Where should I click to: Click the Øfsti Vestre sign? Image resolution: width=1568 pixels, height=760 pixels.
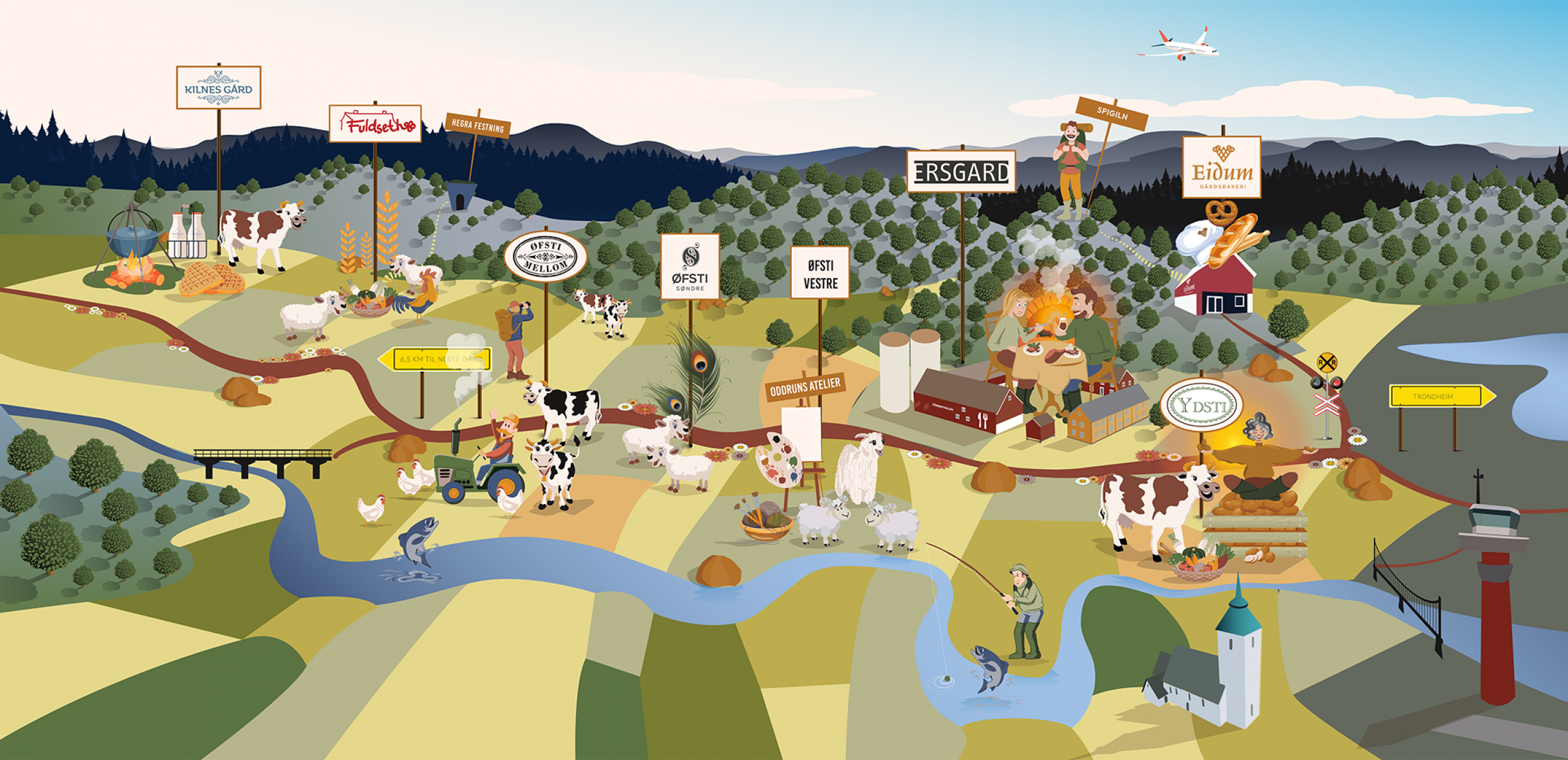click(820, 273)
